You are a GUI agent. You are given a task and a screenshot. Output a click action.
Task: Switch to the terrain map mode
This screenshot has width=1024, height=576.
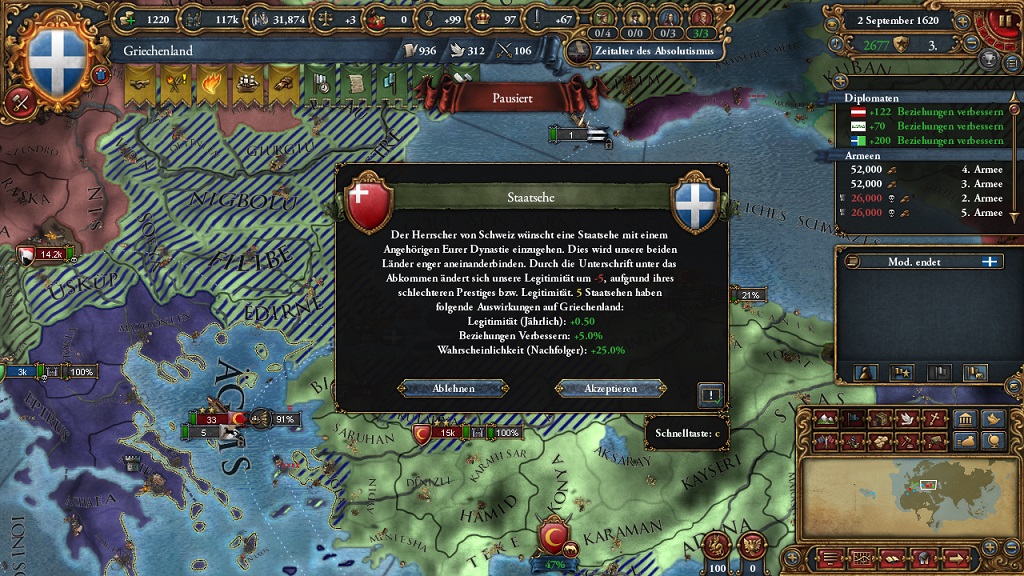click(828, 418)
